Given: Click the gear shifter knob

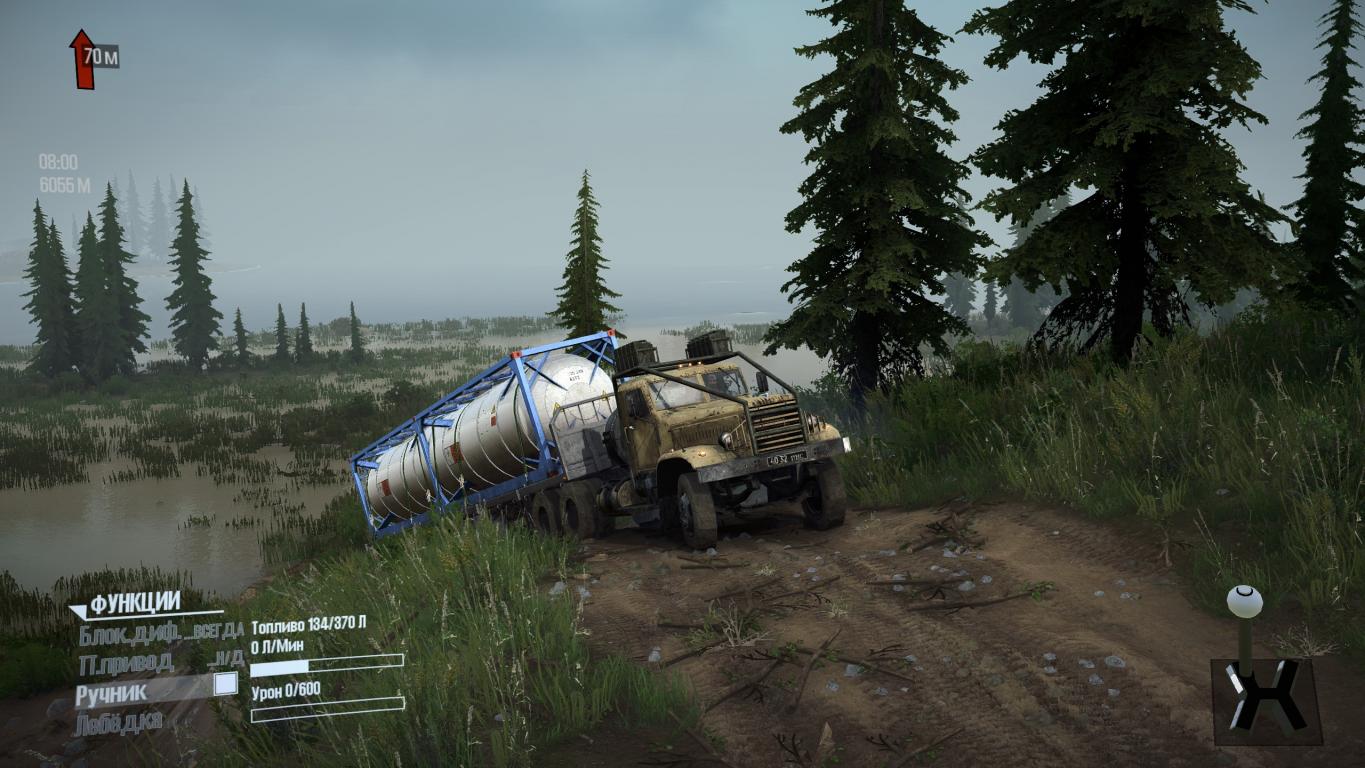Looking at the screenshot, I should 1244,602.
